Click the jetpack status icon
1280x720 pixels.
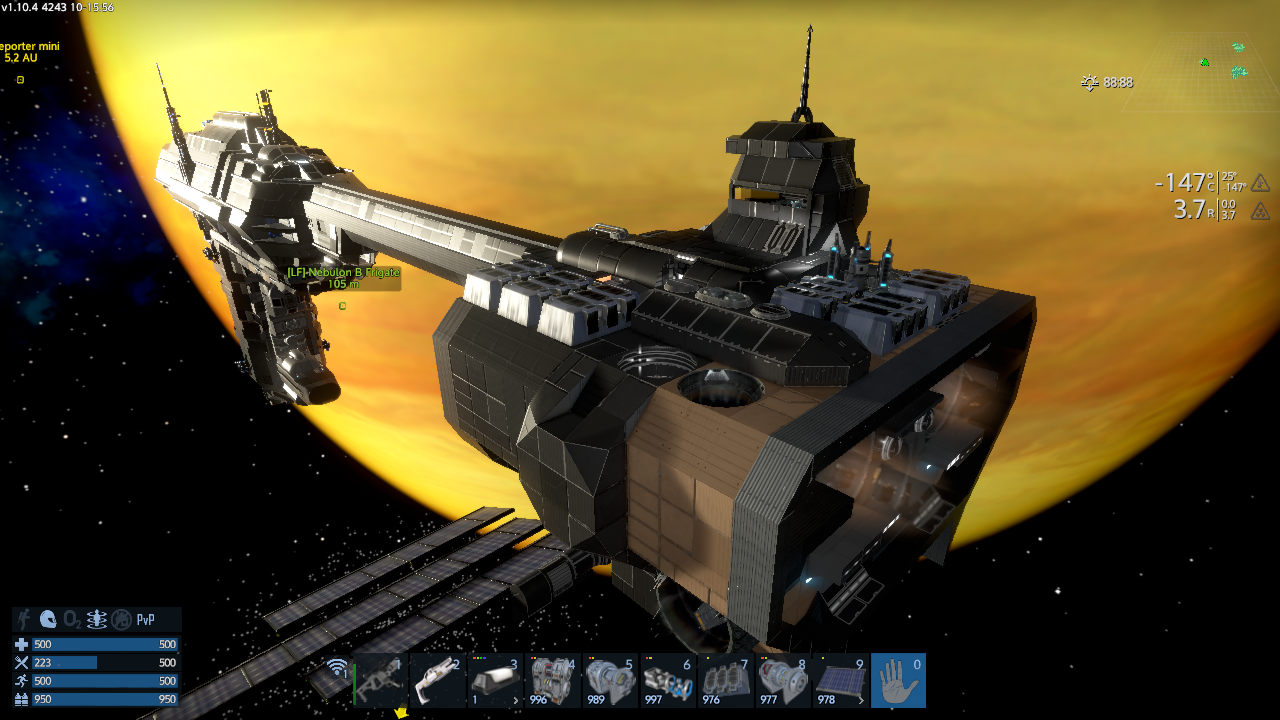96,620
